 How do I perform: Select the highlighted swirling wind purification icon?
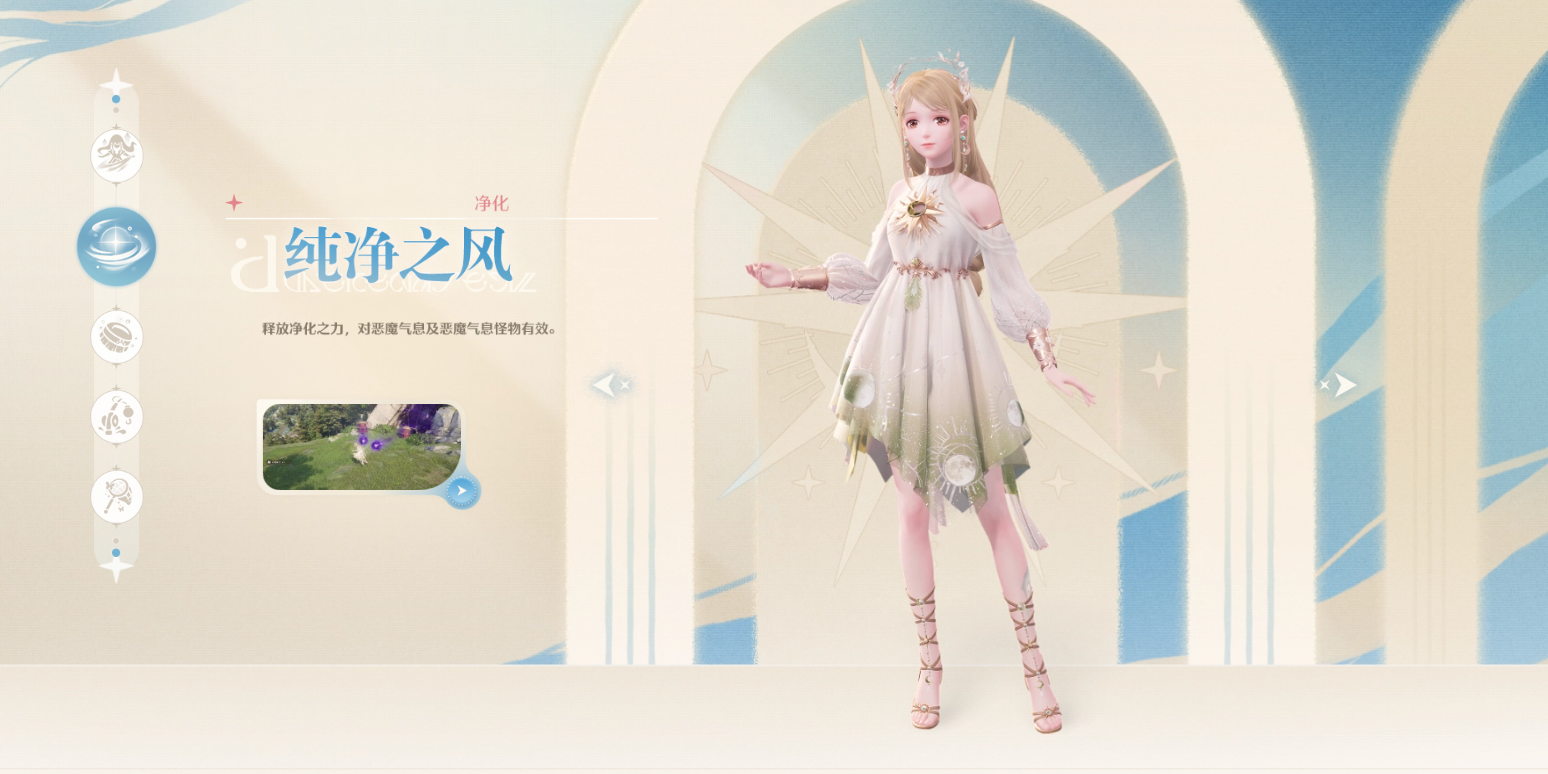point(117,246)
